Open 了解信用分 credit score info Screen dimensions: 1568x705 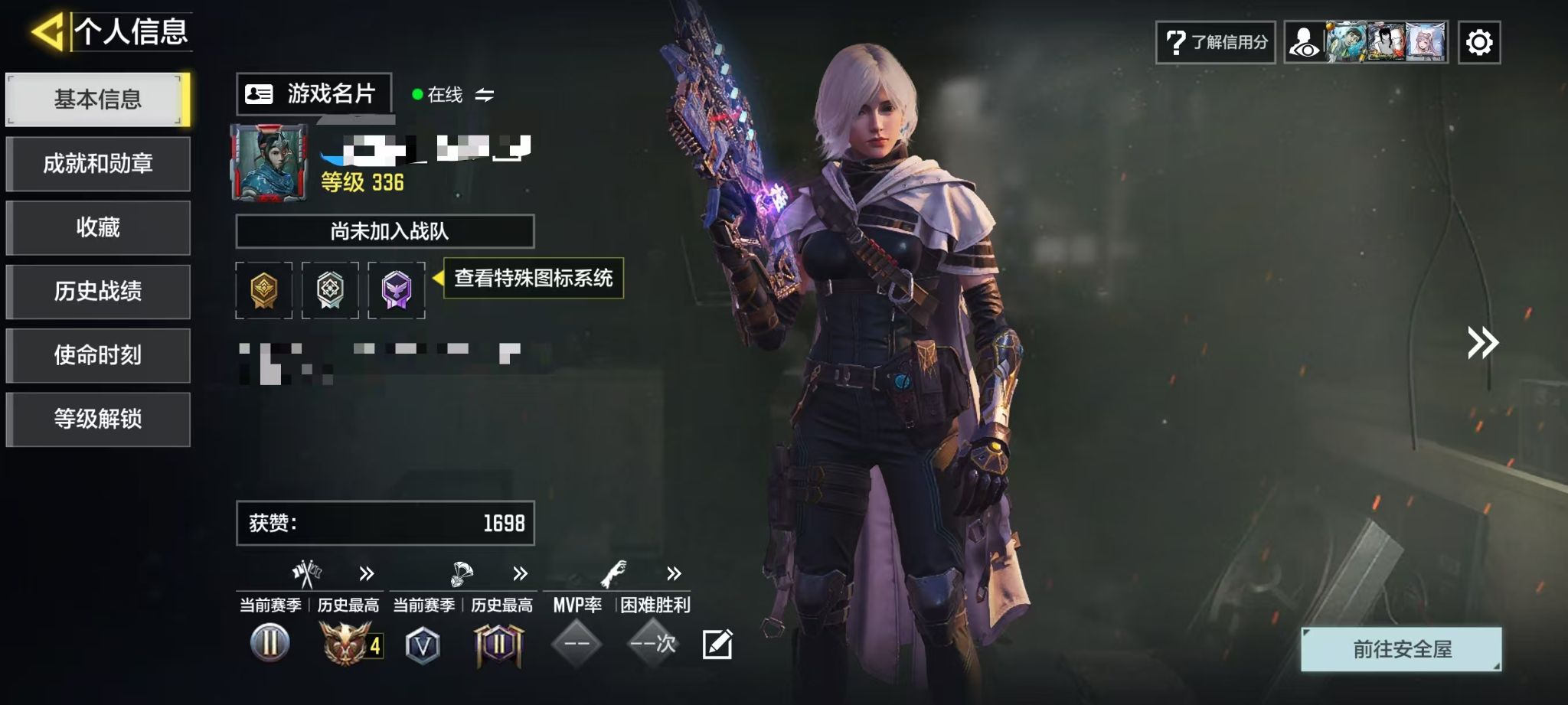pos(1216,42)
